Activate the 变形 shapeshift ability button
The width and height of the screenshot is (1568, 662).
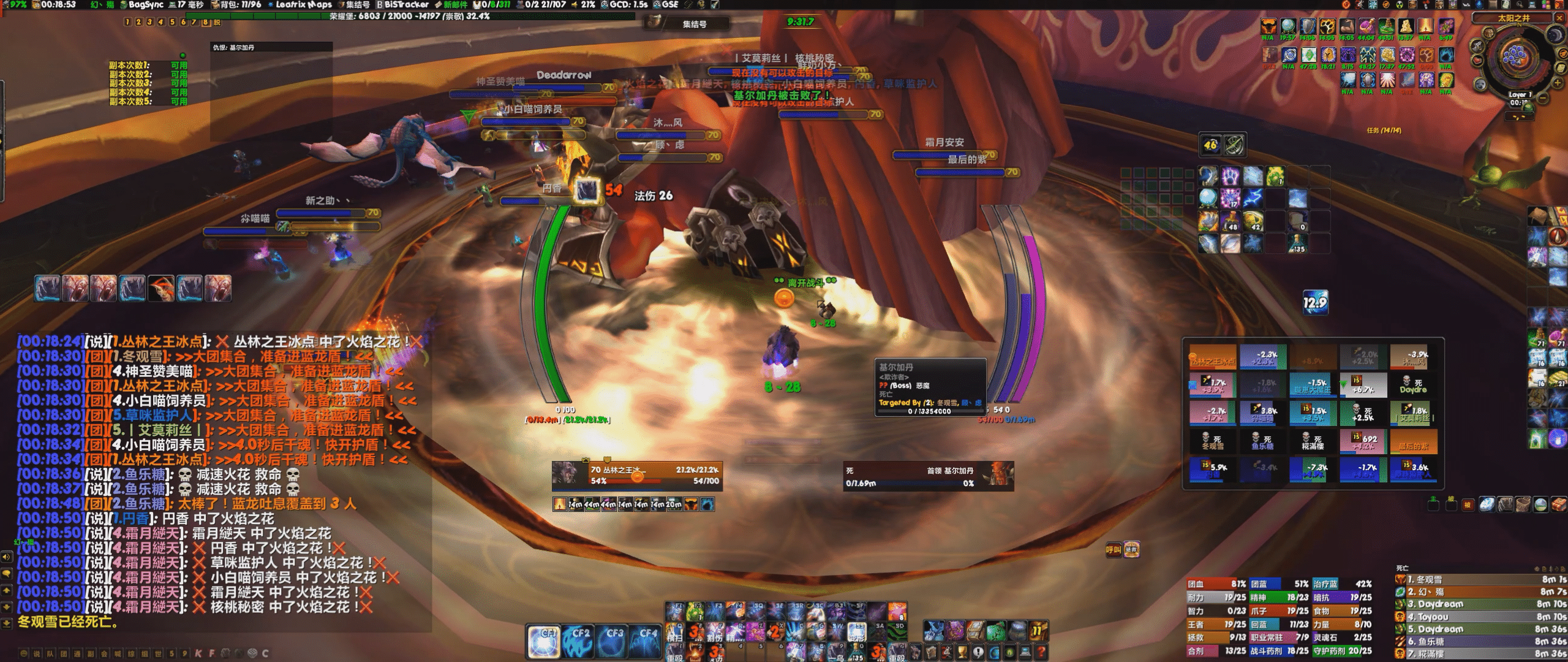coord(856,632)
